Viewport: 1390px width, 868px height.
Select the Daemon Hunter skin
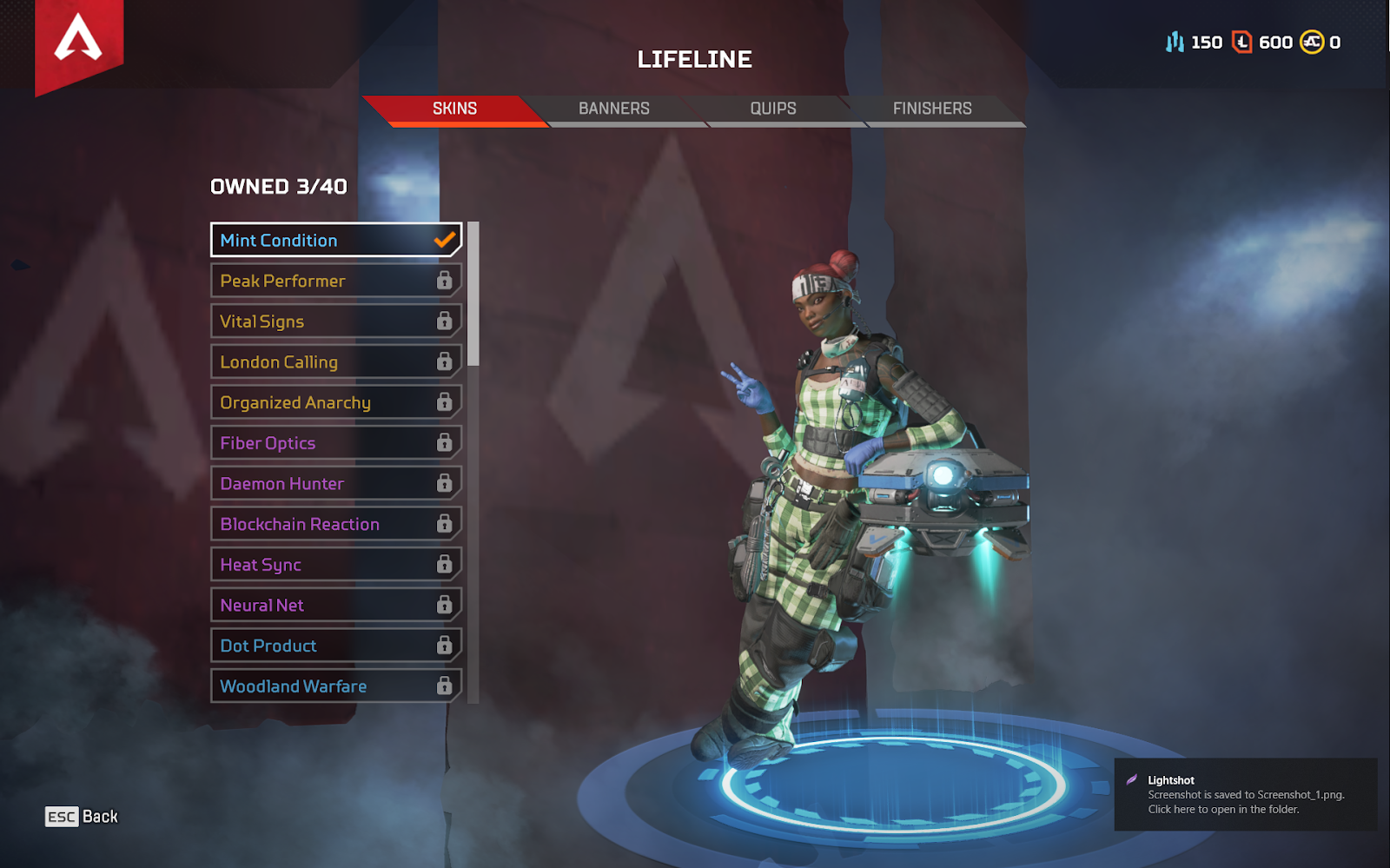(335, 484)
